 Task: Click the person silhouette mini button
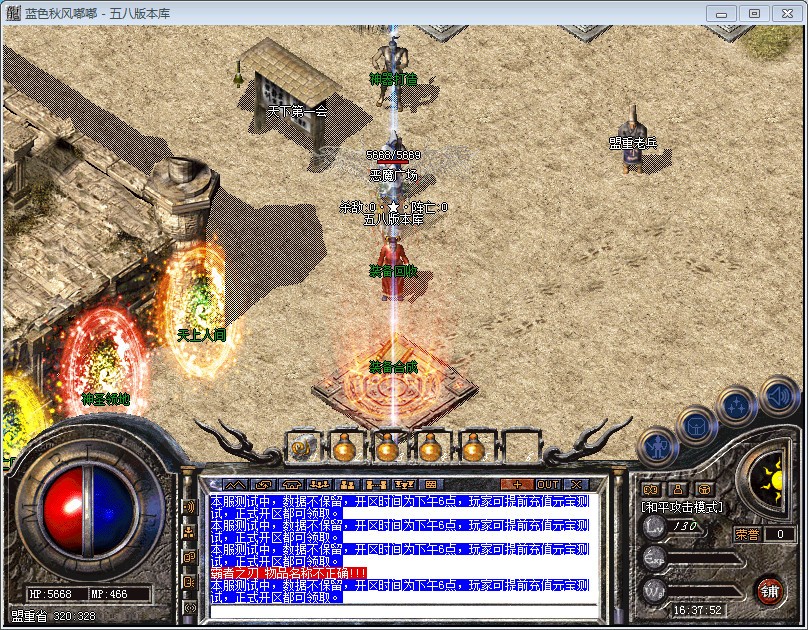click(x=678, y=489)
